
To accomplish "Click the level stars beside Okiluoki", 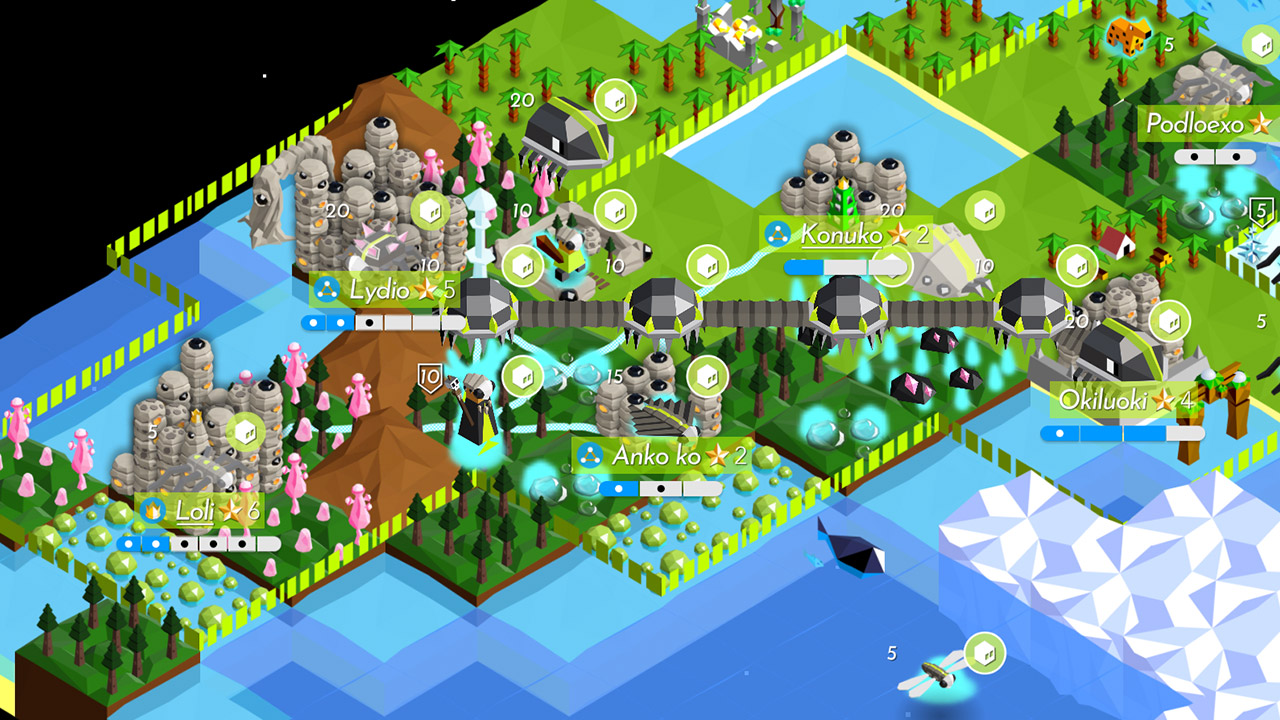I will [1166, 400].
